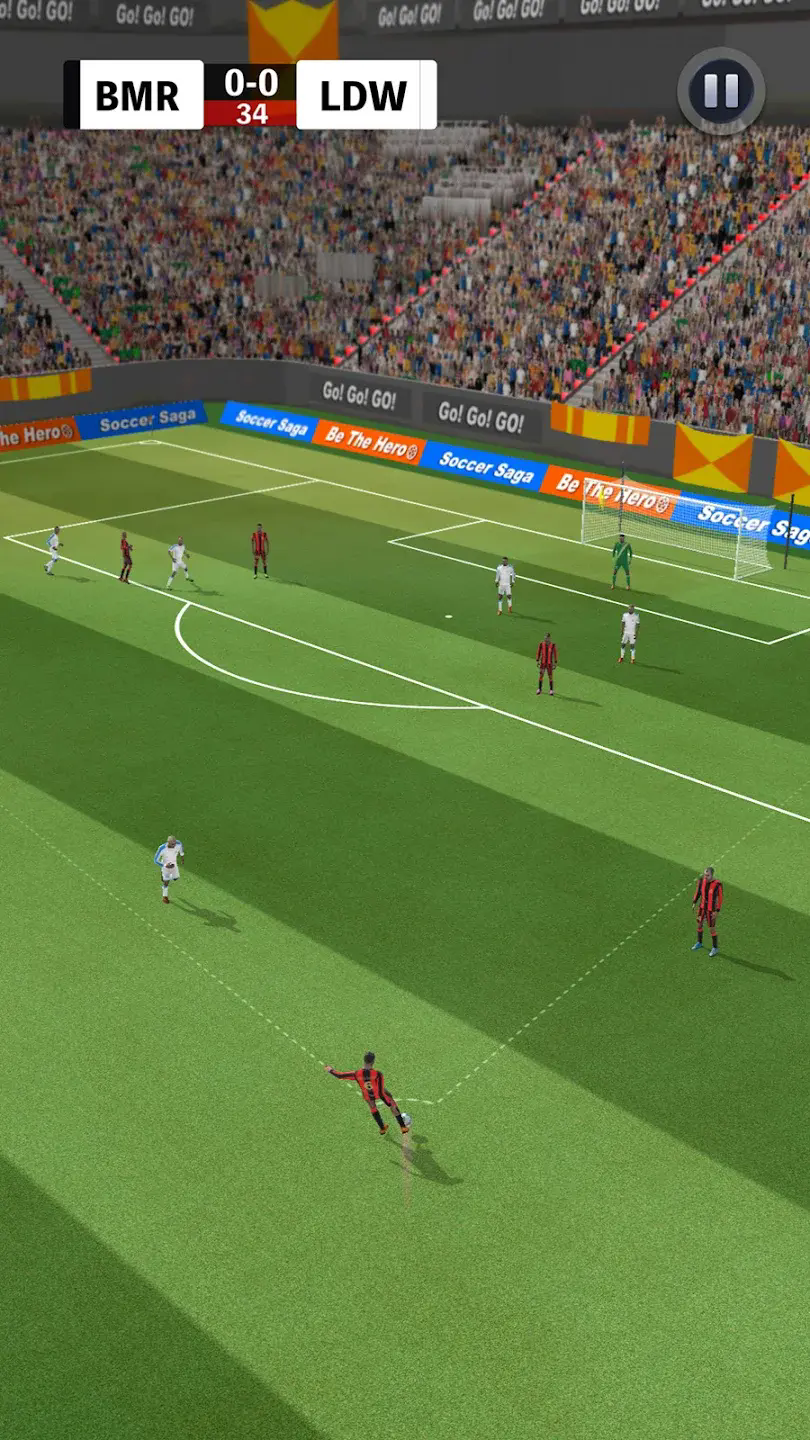Pause the match with the pause button
This screenshot has height=1440, width=810.
pyautogui.click(x=721, y=91)
